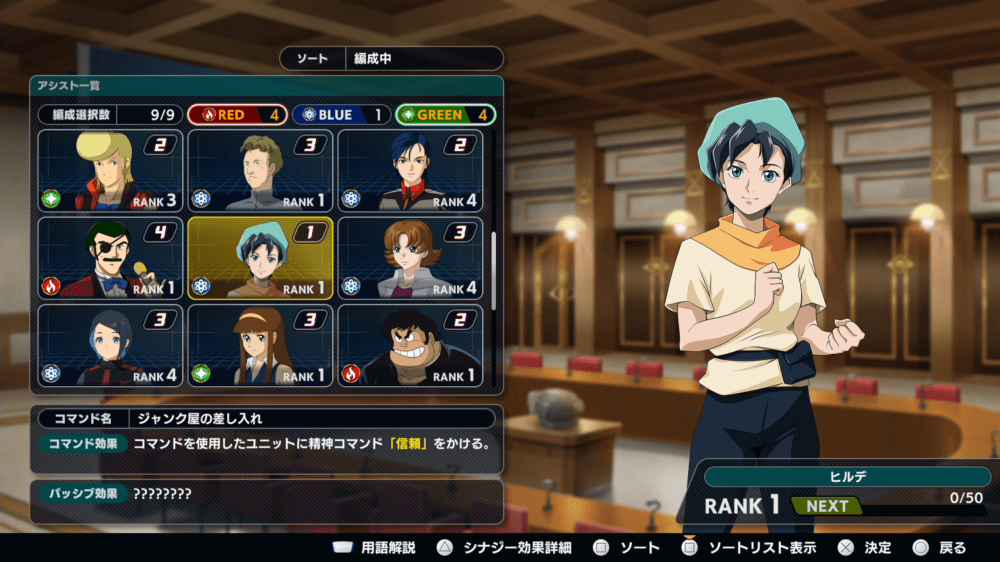Viewport: 1000px width, 562px height.
Task: Select the short blue-haired girl card
Action: [110, 346]
